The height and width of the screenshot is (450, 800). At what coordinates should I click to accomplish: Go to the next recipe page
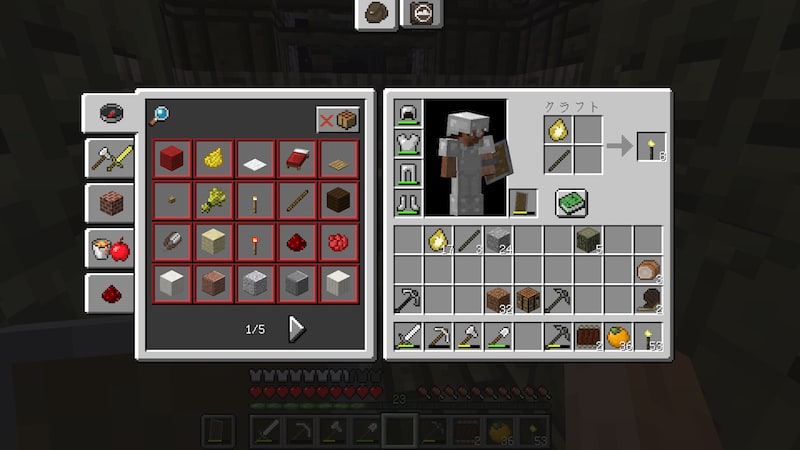(297, 328)
